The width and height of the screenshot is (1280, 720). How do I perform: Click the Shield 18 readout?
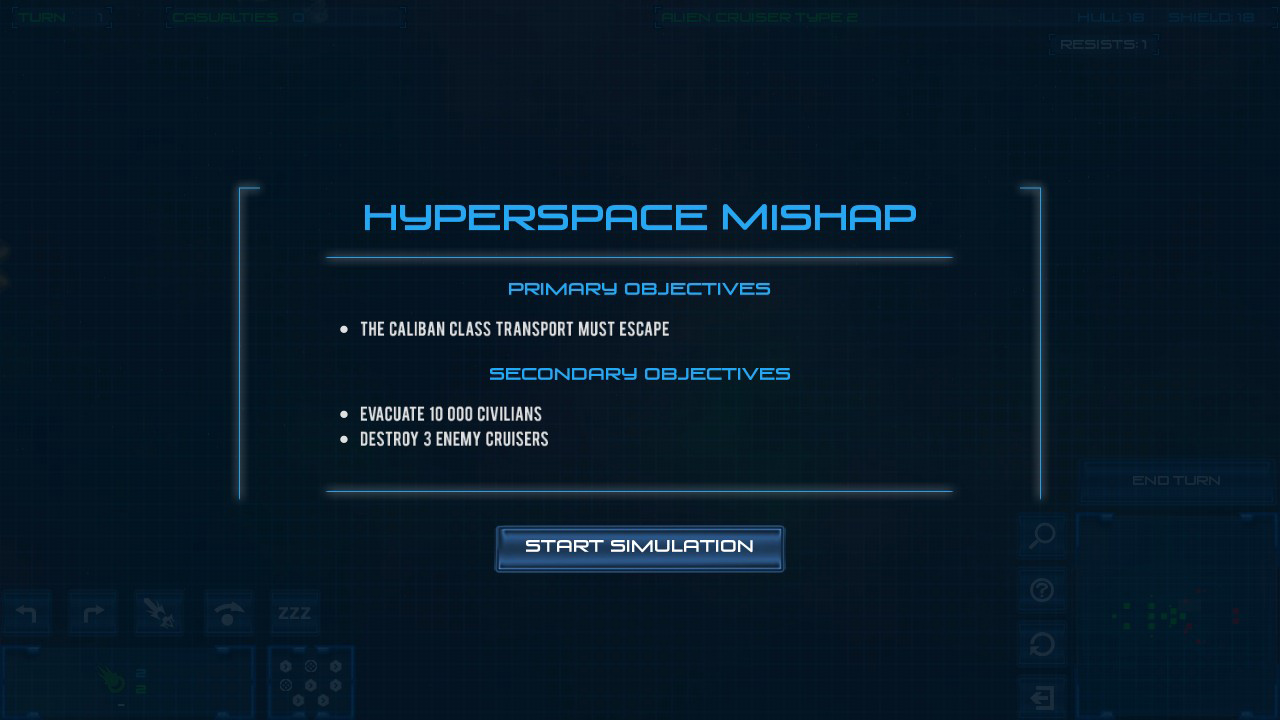click(1213, 16)
